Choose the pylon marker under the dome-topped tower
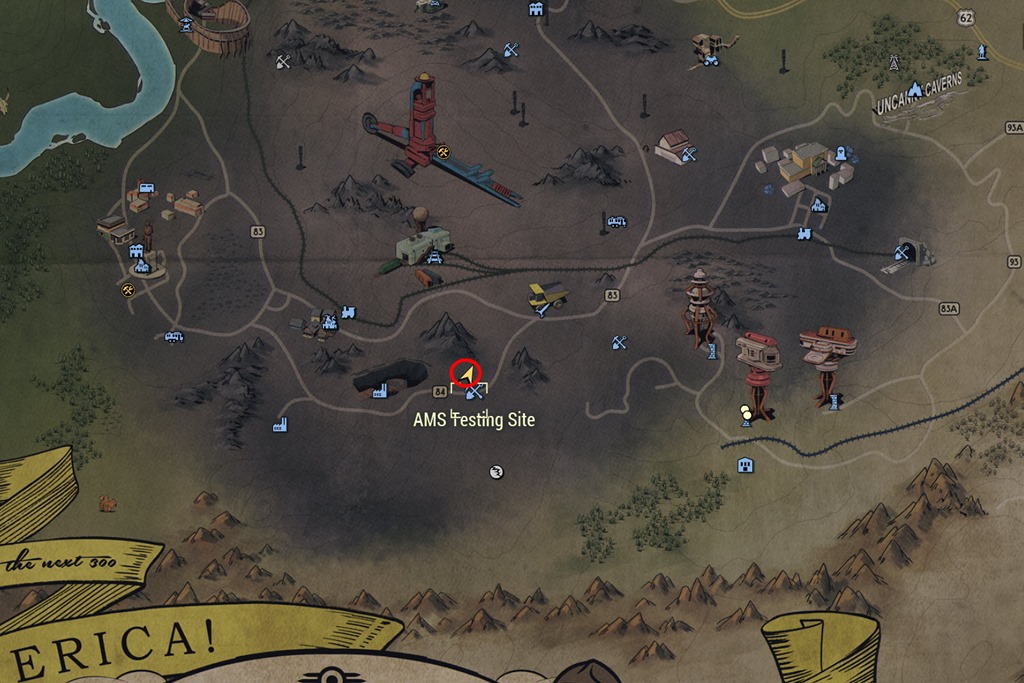Viewport: 1024px width, 683px height. point(711,350)
